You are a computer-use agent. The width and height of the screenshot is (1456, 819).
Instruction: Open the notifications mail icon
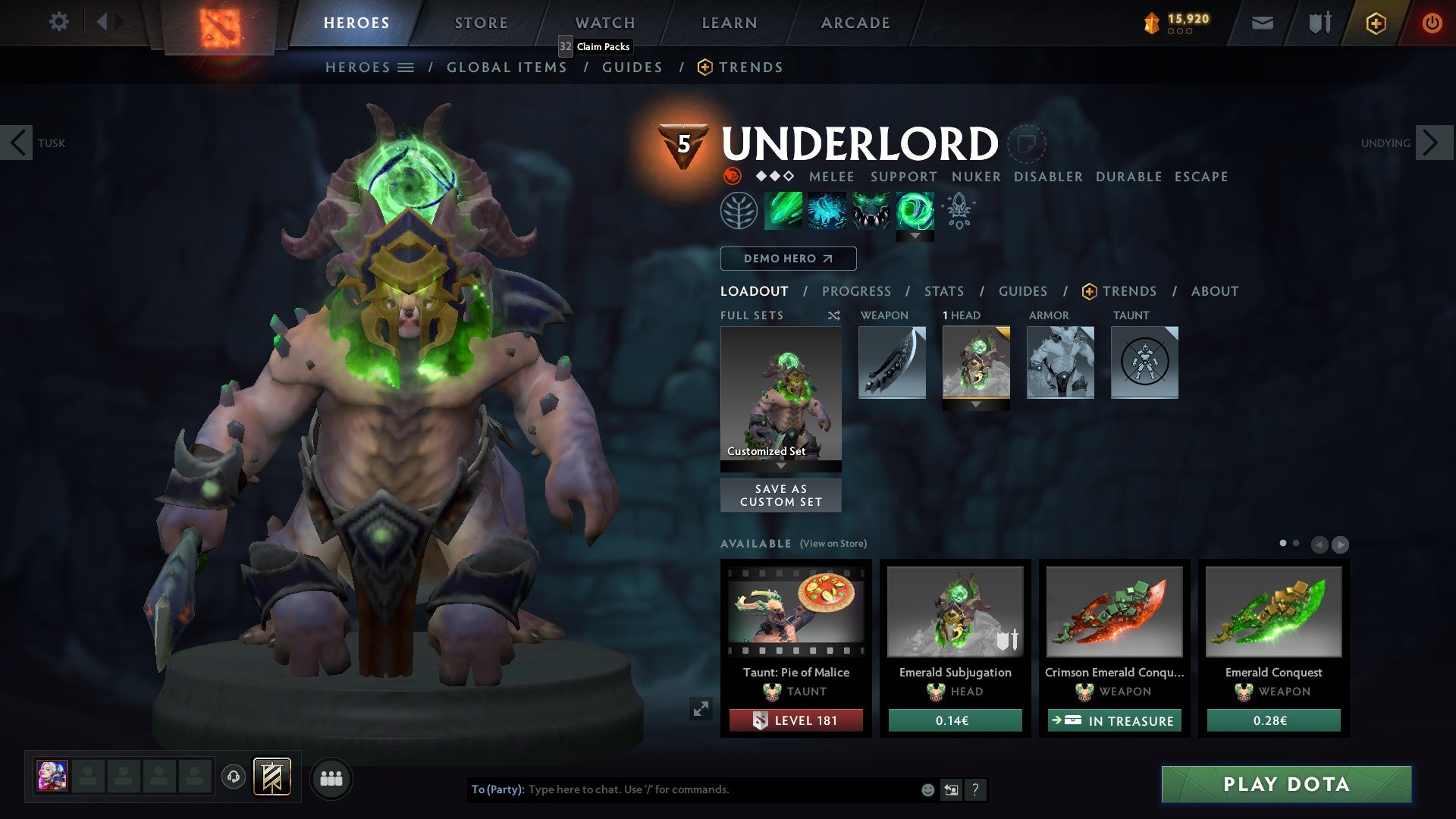pos(1263,23)
